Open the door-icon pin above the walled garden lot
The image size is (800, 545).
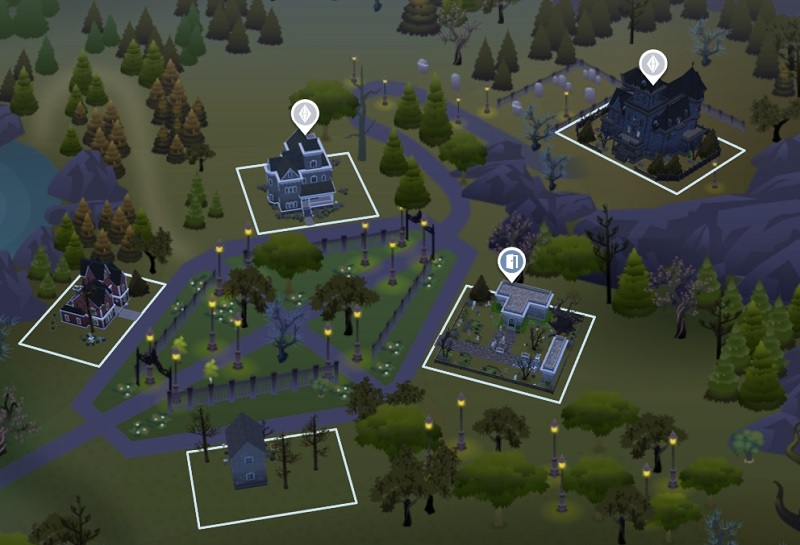click(x=511, y=264)
